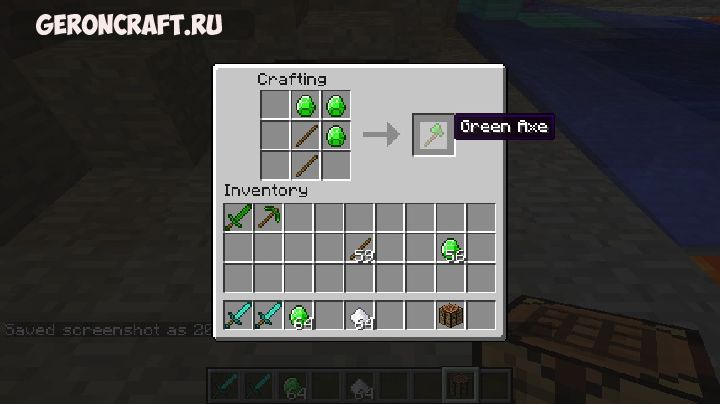
Task: Remove the emerald from the grid's top-right corner
Action: [x=336, y=104]
